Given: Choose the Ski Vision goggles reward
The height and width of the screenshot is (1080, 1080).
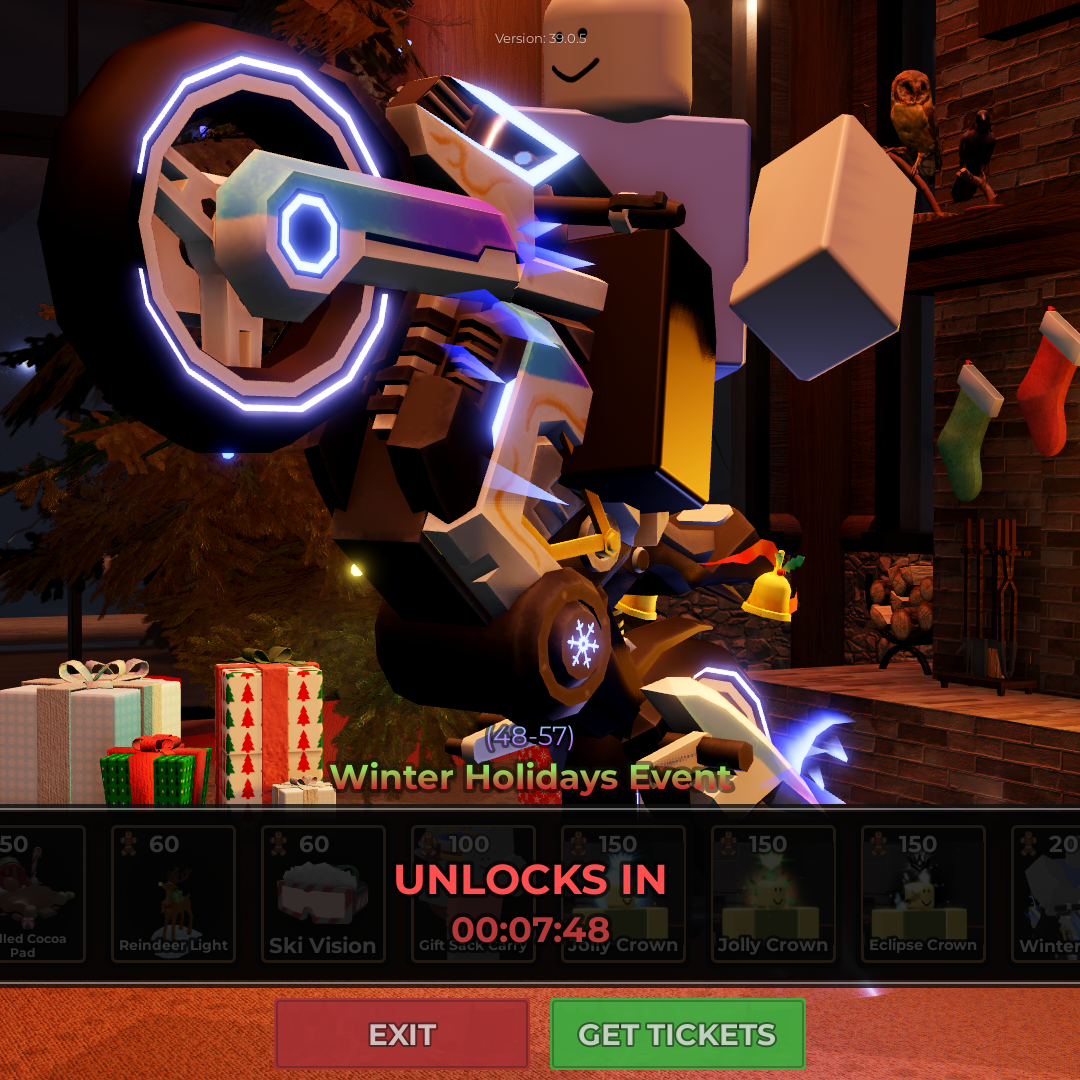Looking at the screenshot, I should tap(322, 895).
